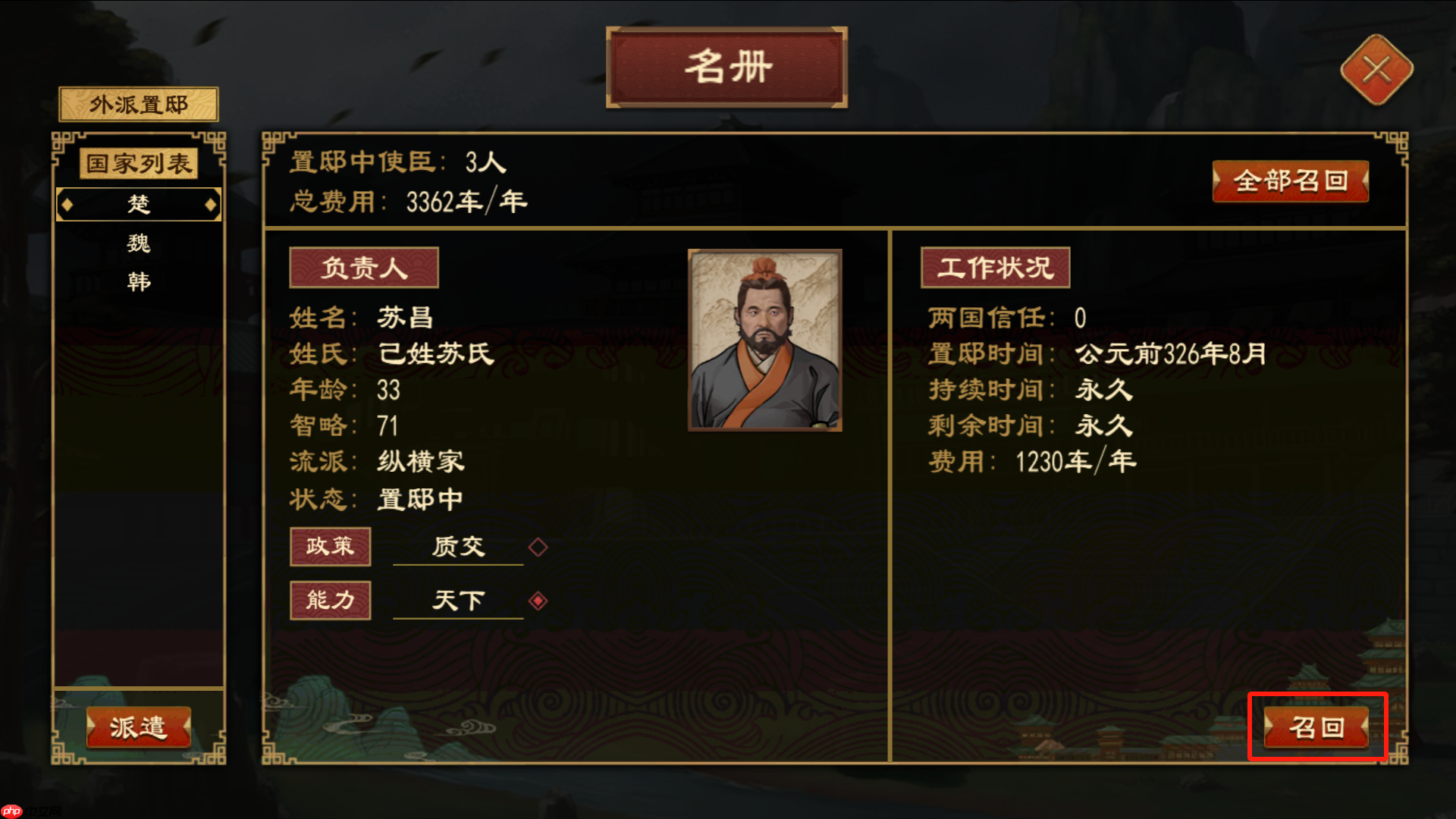Viewport: 1456px width, 819px height.
Task: Click the right diamond arrow beside 楚
Action: pyautogui.click(x=211, y=204)
